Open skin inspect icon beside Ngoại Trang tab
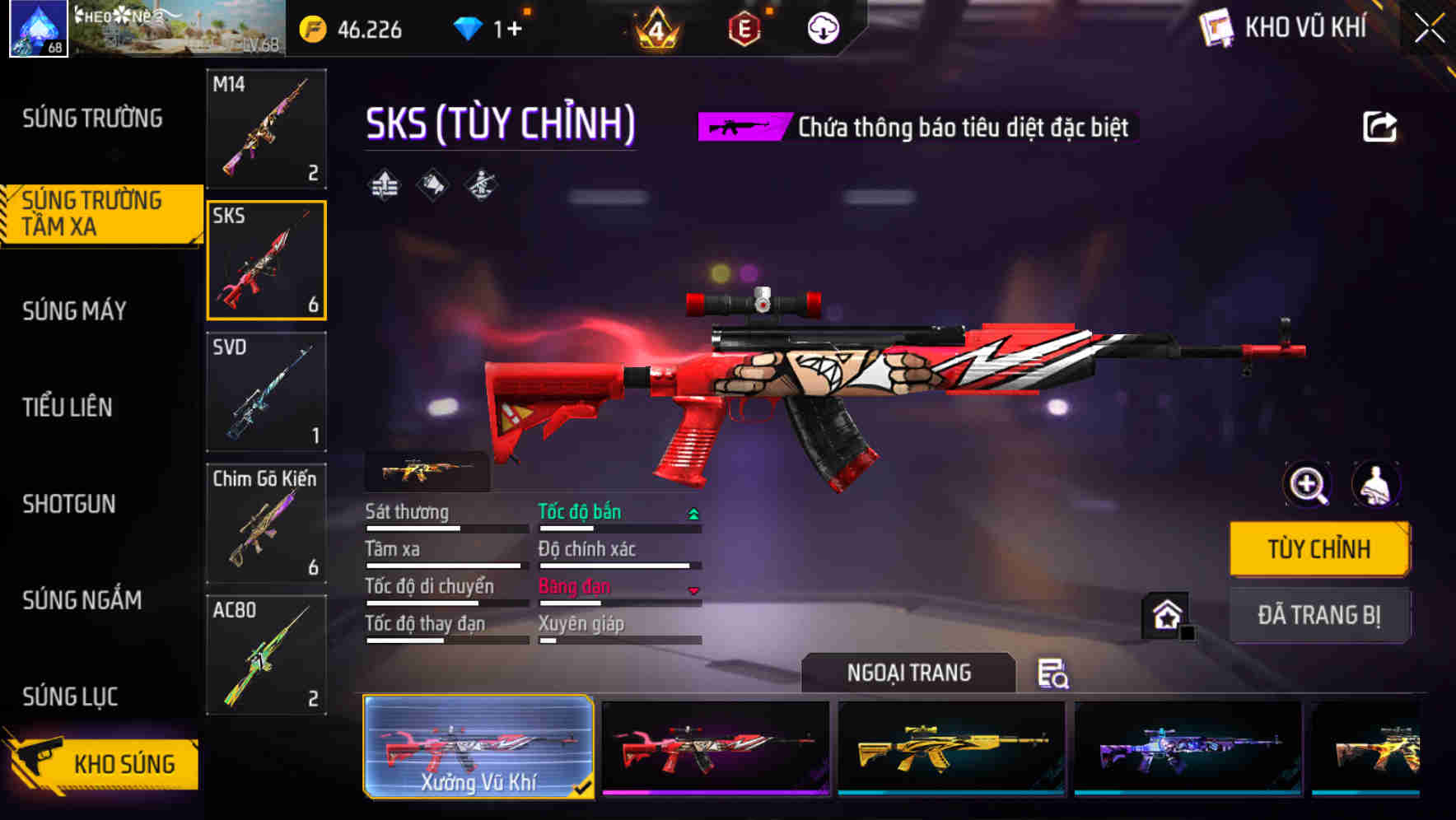Viewport: 1456px width, 820px height. (x=1055, y=675)
